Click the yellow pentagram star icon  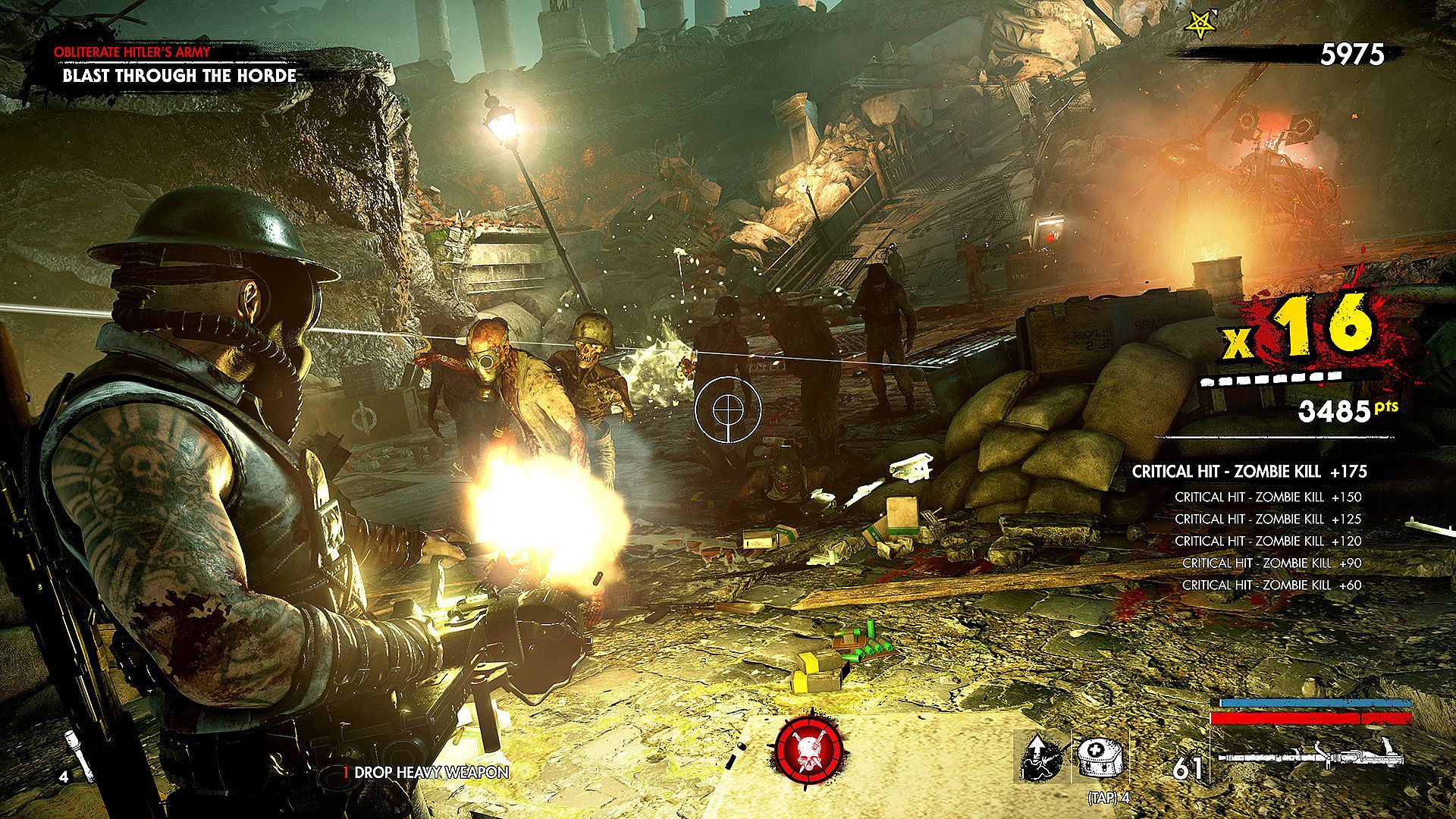[x=1196, y=28]
